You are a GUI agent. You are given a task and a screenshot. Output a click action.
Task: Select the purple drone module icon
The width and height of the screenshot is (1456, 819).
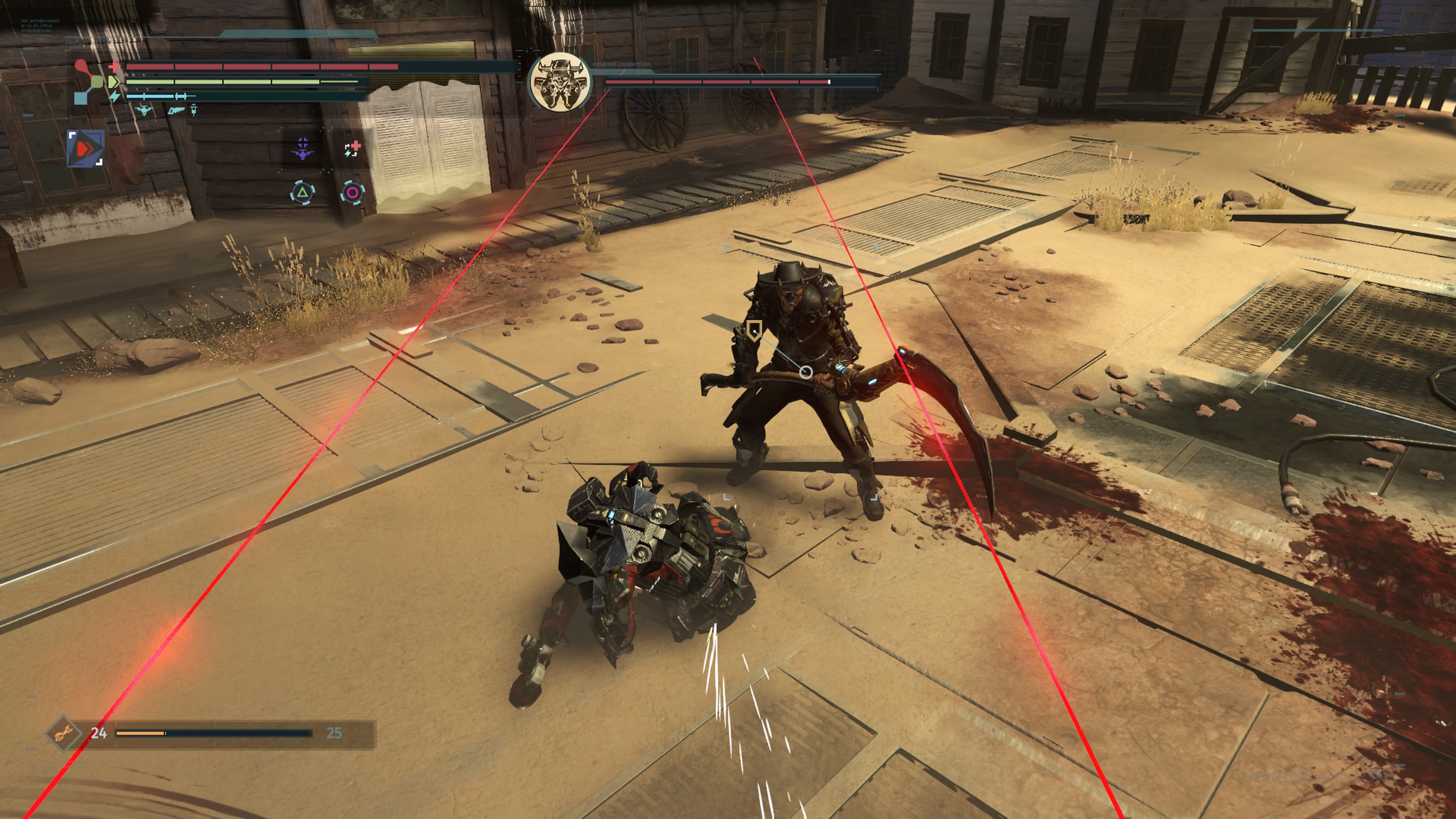[x=303, y=149]
